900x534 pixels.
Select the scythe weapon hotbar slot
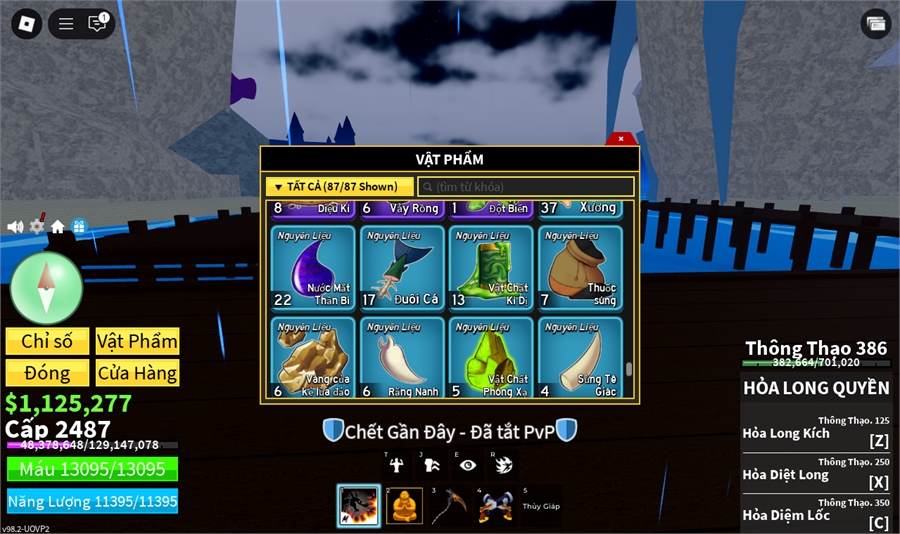(449, 506)
